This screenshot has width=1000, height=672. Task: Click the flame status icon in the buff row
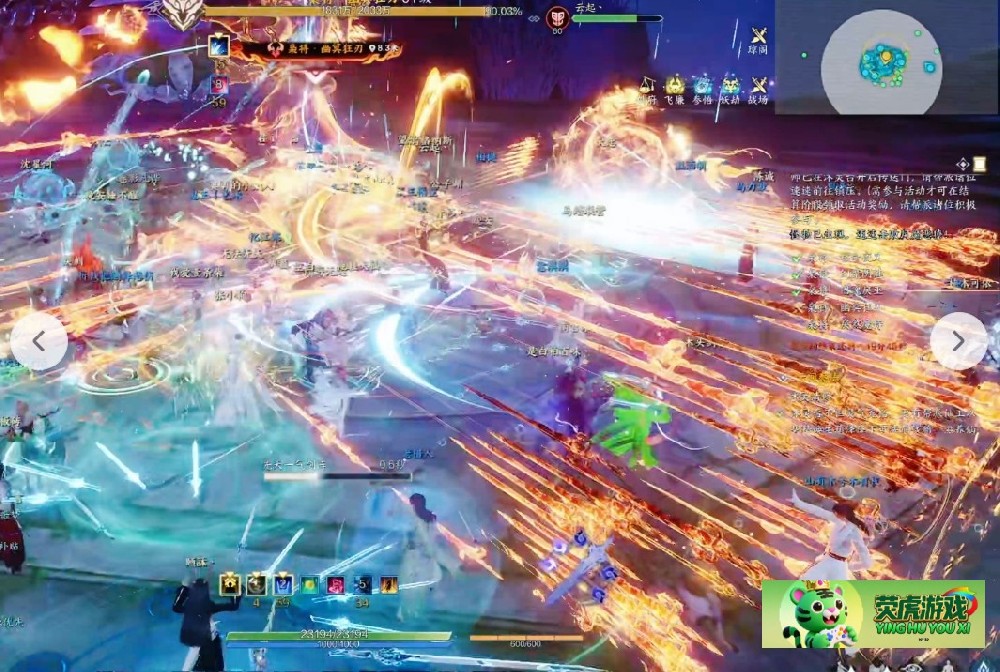(388, 584)
